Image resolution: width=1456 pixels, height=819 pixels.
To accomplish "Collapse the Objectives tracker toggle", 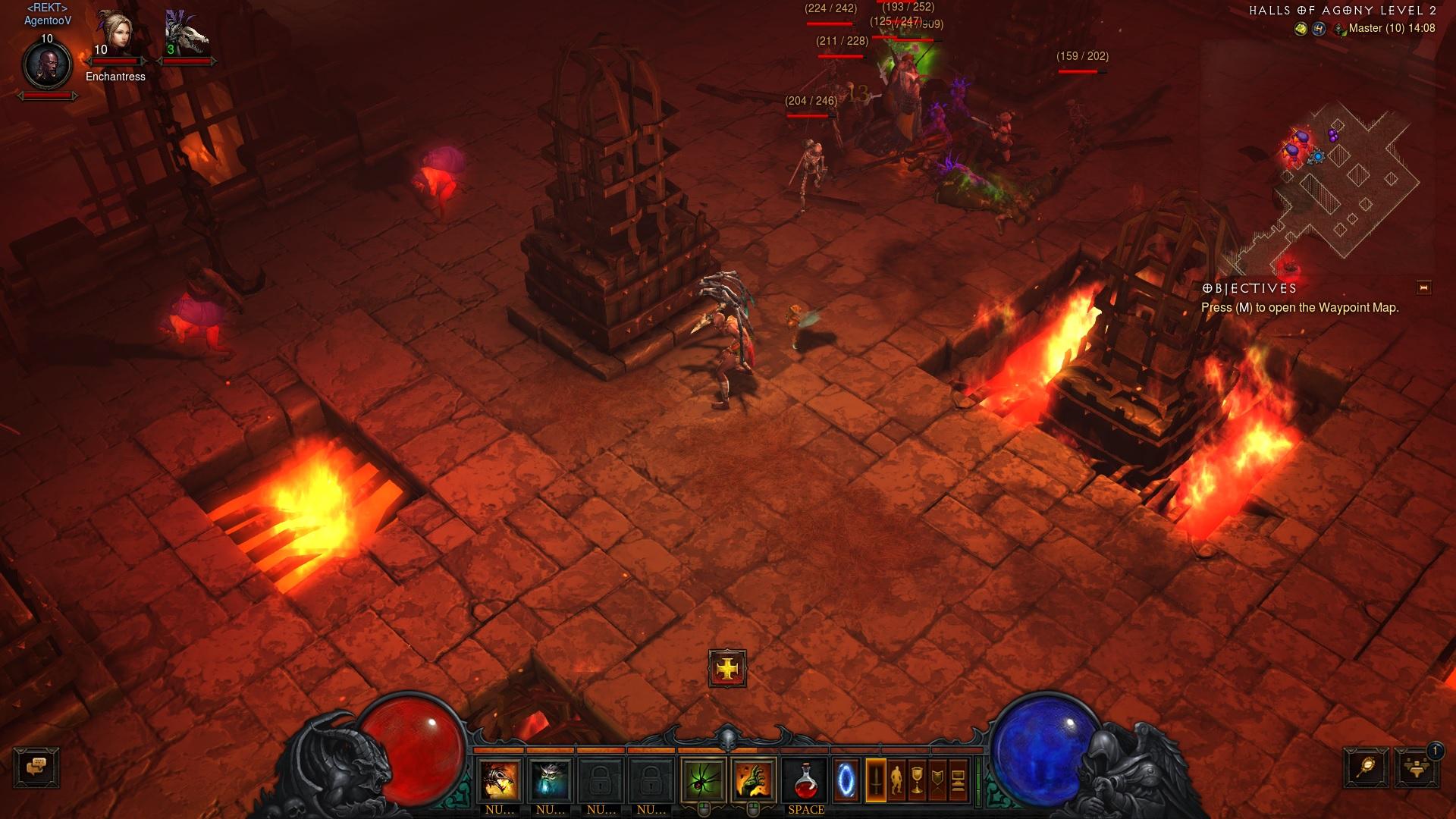I will [x=1423, y=287].
